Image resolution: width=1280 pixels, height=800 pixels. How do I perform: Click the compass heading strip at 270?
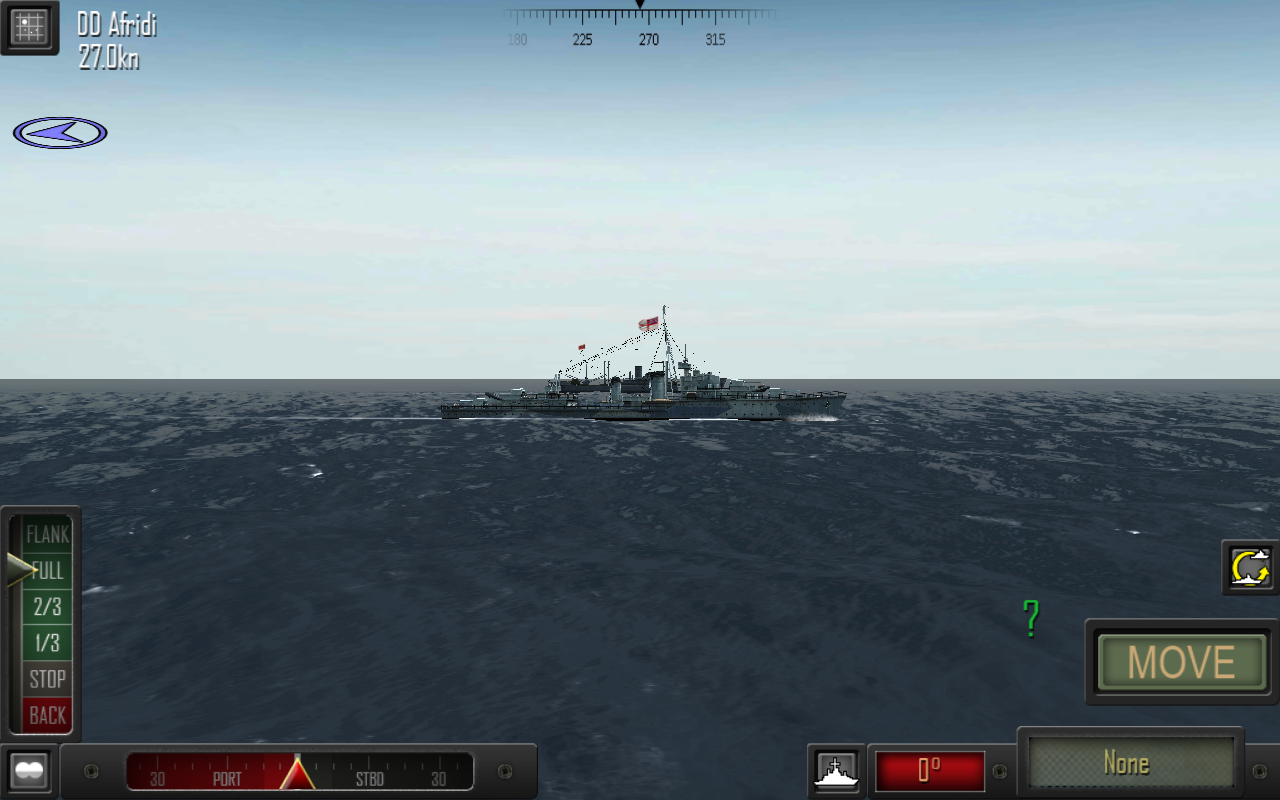click(x=648, y=40)
